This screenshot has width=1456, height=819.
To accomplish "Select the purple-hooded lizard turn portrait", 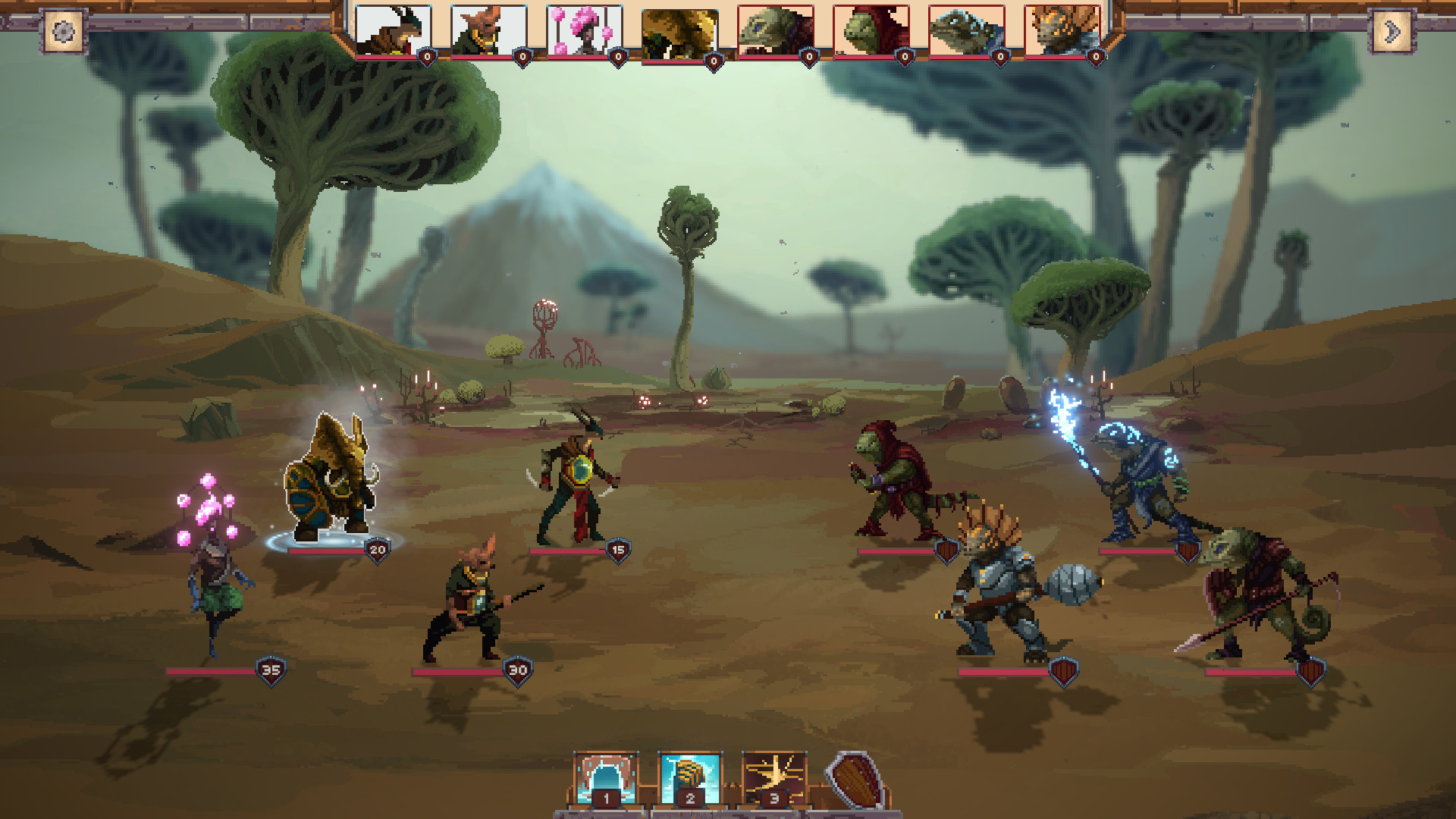I will pos(775,31).
